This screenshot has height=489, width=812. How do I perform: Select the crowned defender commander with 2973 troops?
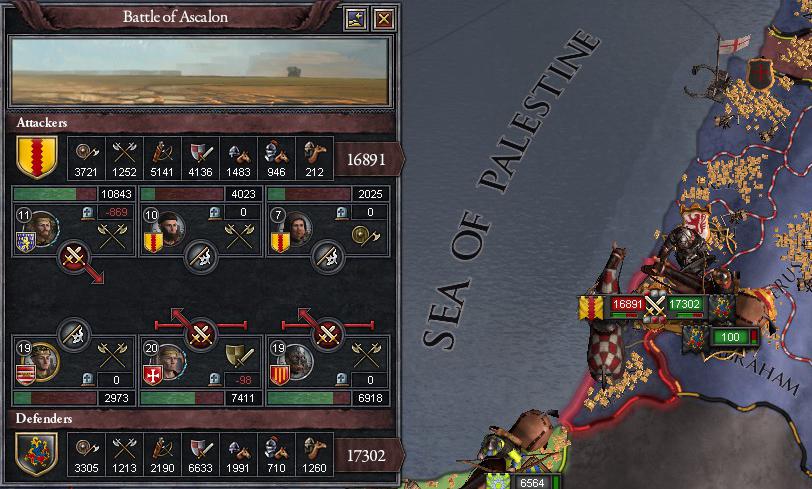[45, 359]
